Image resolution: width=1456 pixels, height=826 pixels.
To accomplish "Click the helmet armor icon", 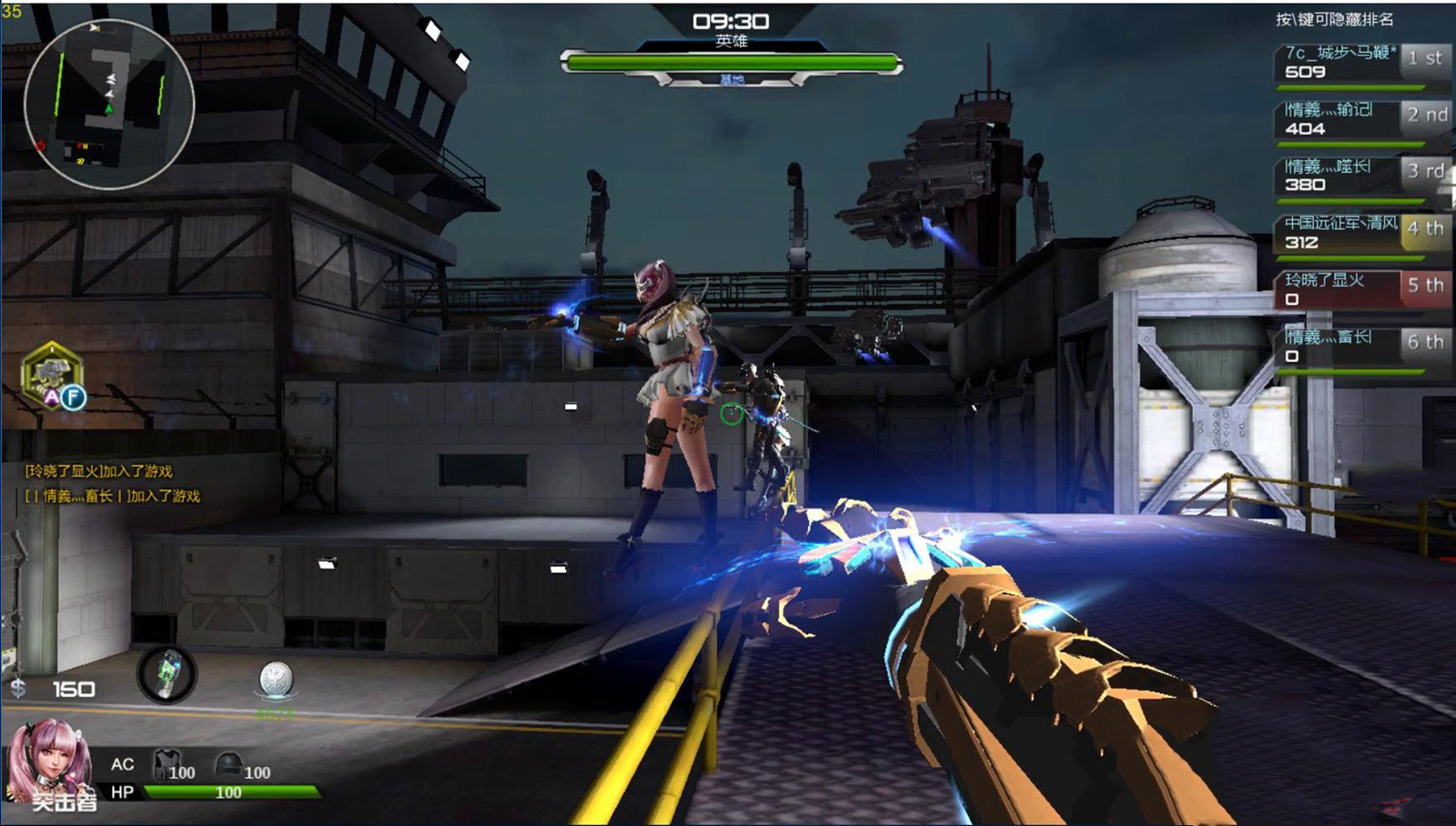I will (228, 762).
